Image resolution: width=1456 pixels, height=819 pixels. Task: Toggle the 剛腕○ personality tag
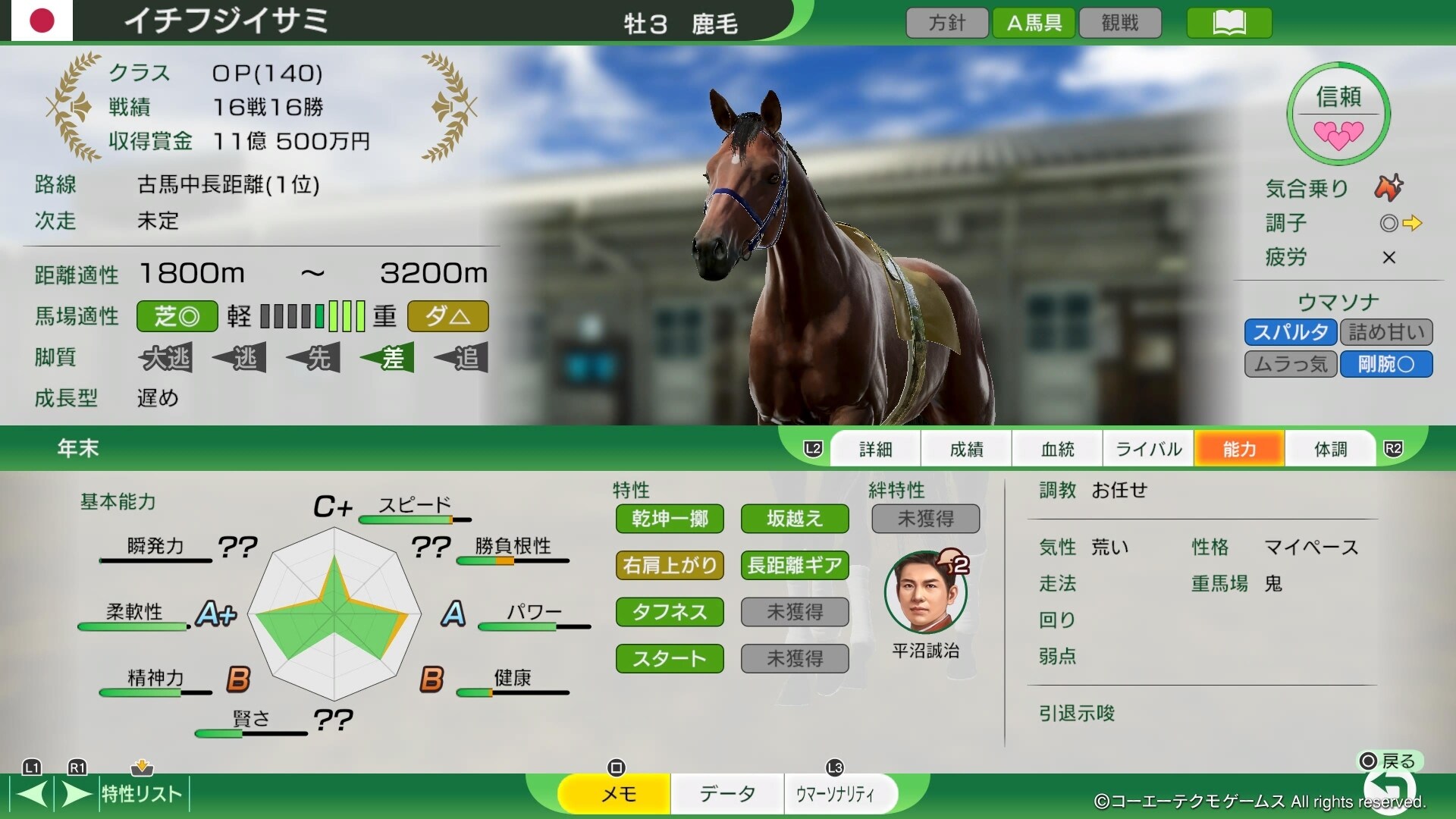1385,364
